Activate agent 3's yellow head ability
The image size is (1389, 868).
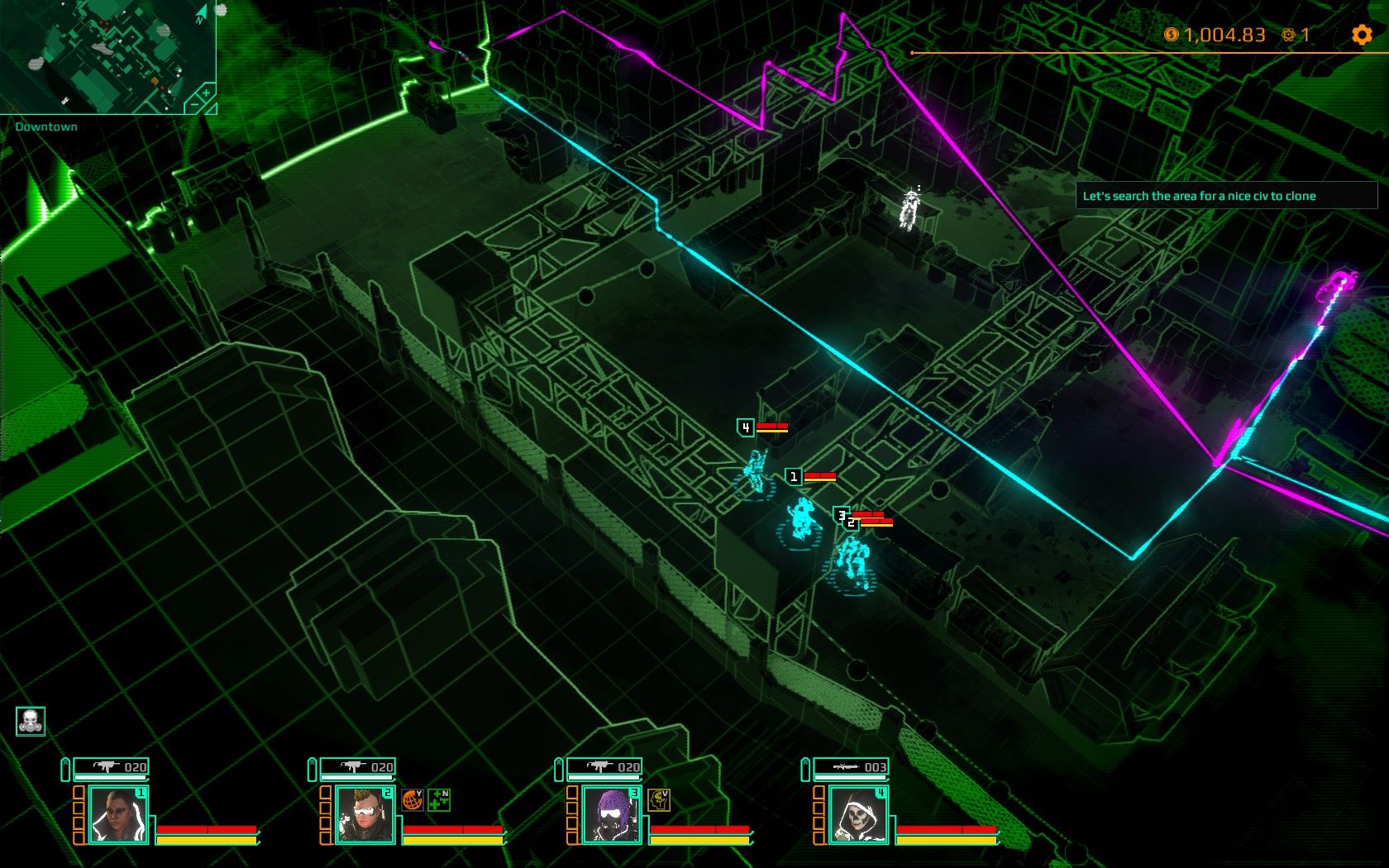pos(658,799)
